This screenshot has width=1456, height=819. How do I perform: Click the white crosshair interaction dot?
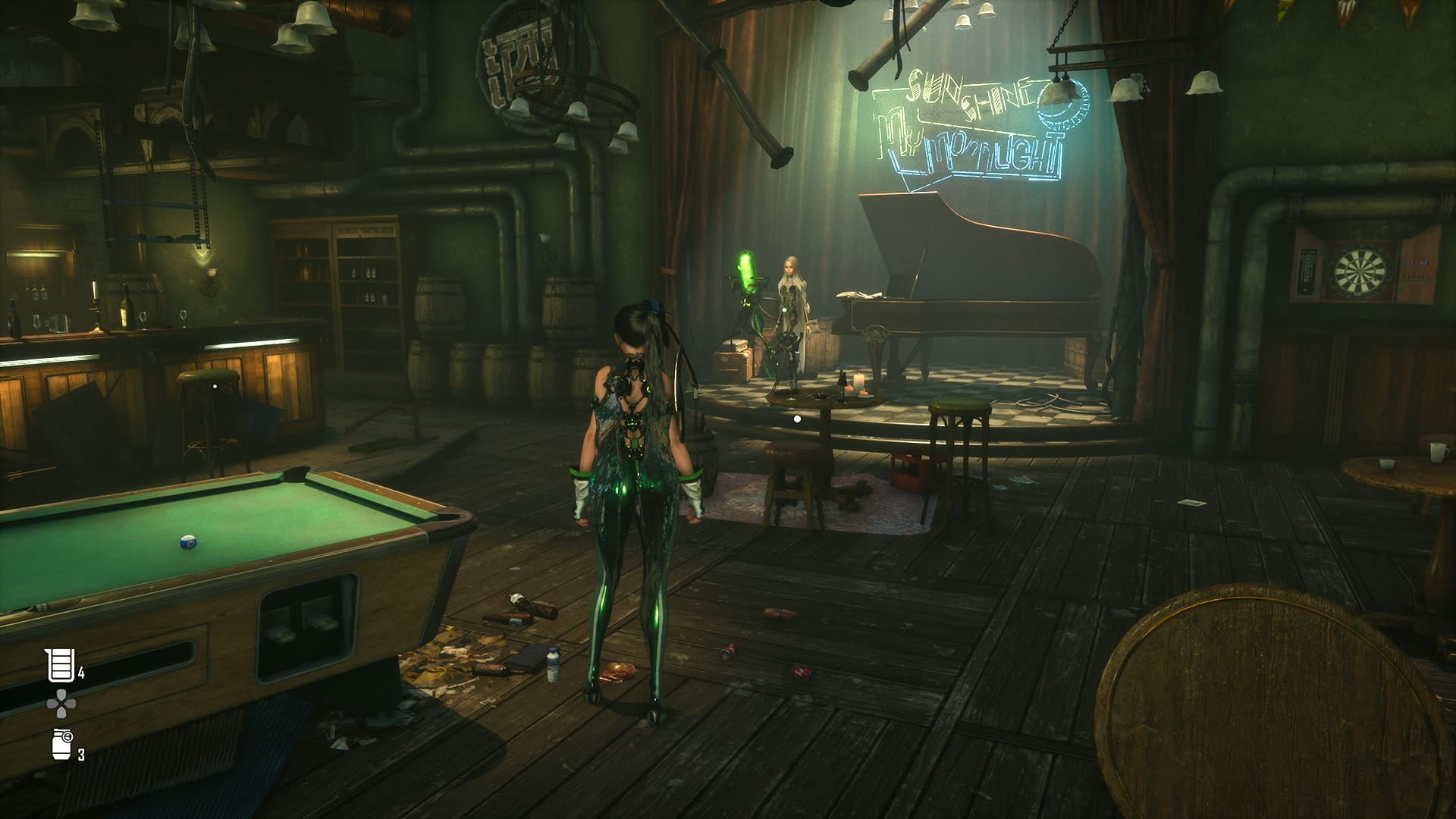tap(795, 418)
